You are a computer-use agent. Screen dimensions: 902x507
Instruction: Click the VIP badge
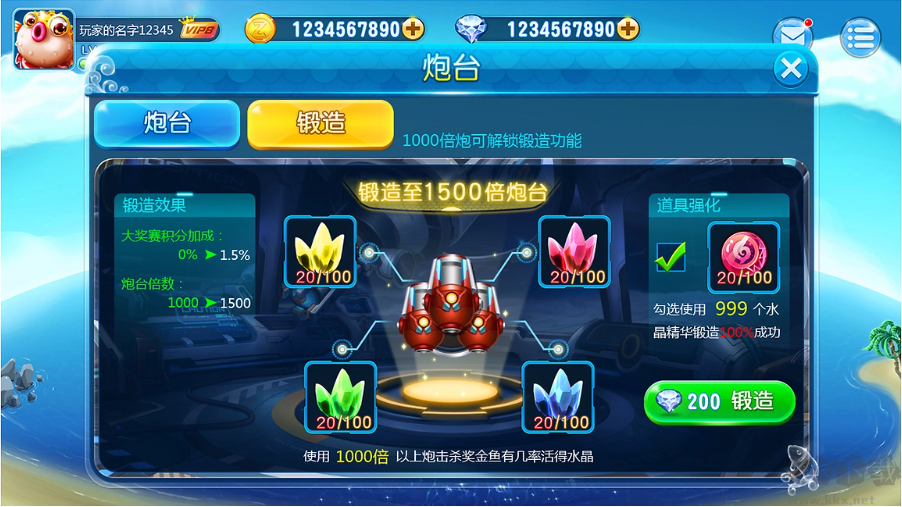coord(200,29)
